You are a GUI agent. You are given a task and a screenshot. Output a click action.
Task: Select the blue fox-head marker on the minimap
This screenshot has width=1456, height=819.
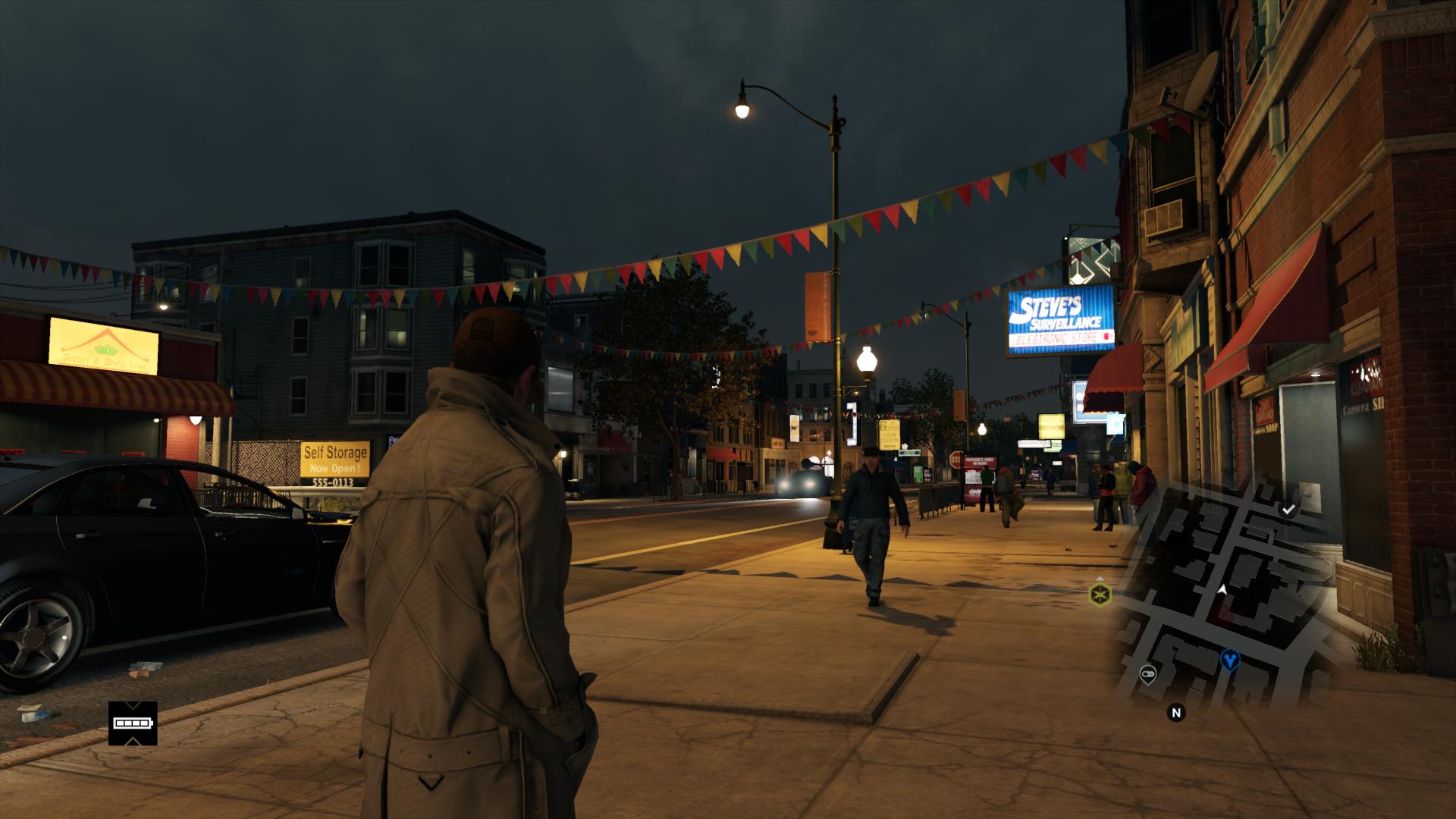tap(1229, 659)
